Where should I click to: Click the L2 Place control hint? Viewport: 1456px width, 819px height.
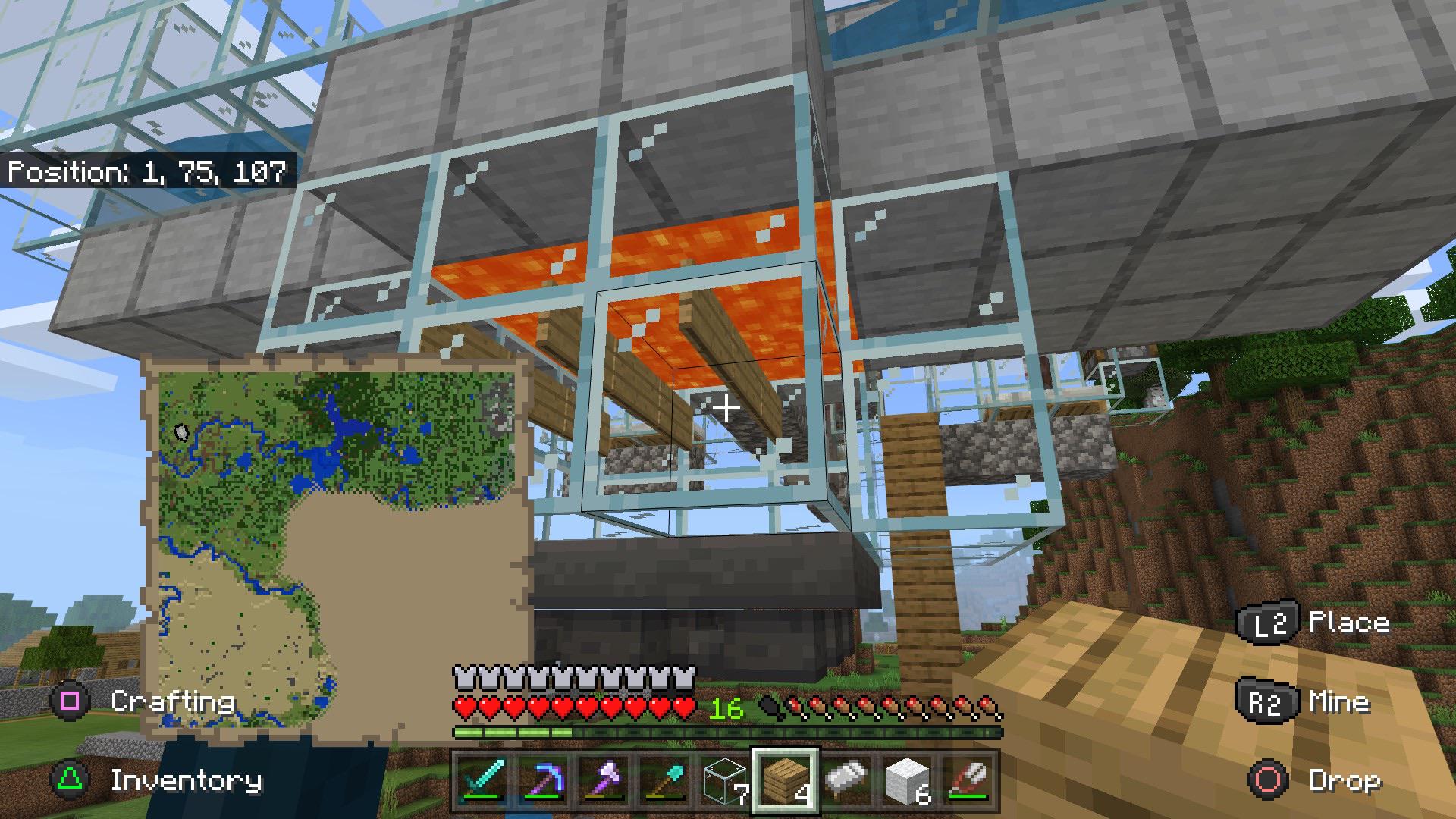coord(1304,623)
